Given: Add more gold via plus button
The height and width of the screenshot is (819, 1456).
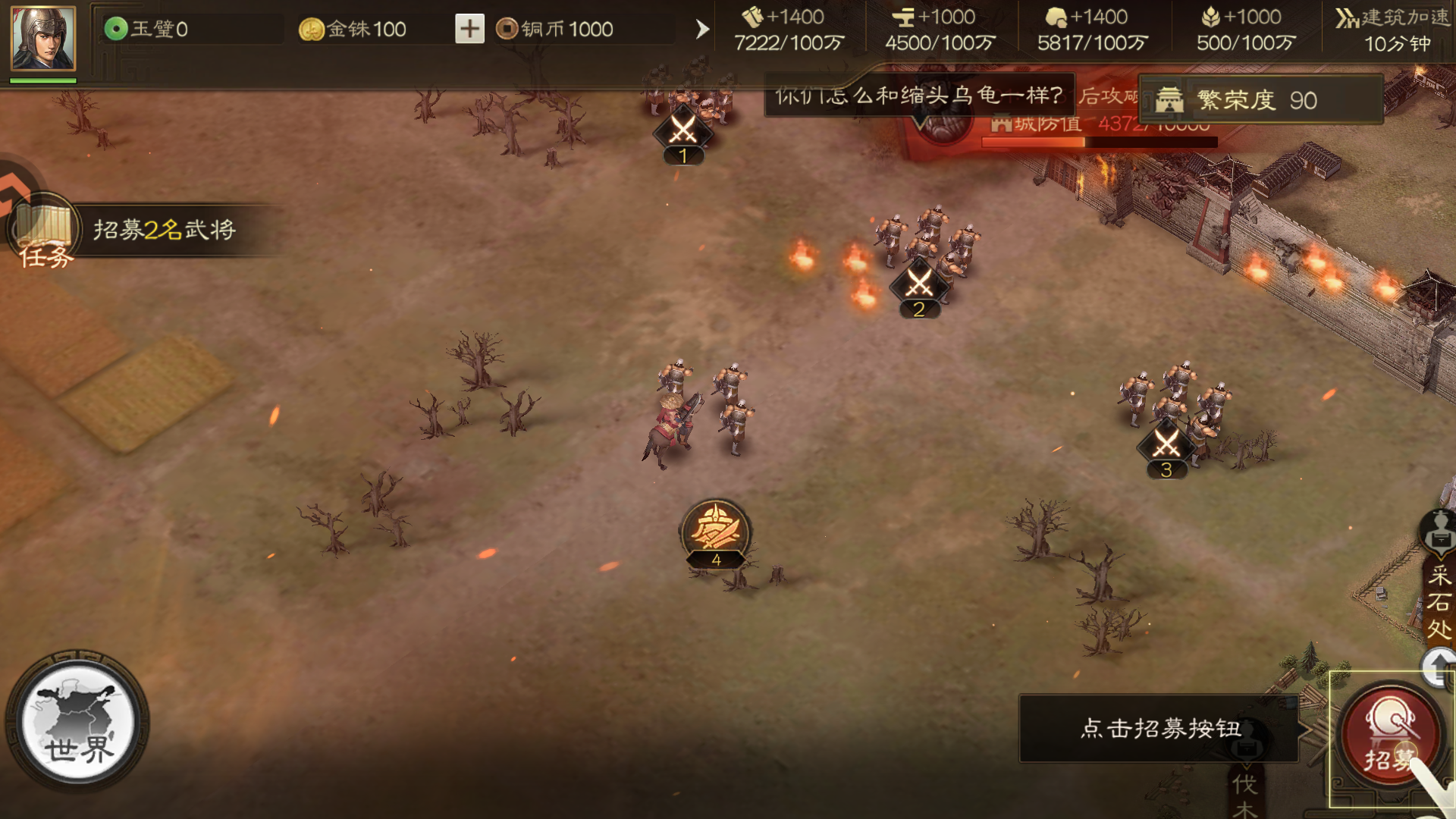Looking at the screenshot, I should 469,29.
